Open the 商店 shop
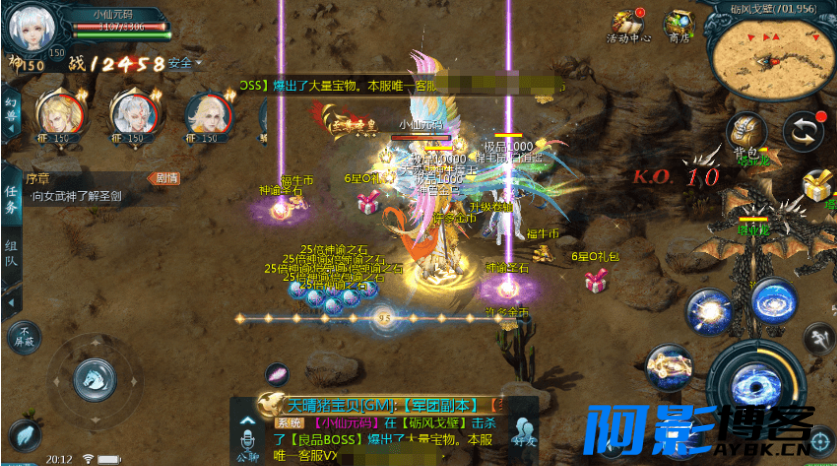The image size is (837, 466). click(681, 25)
